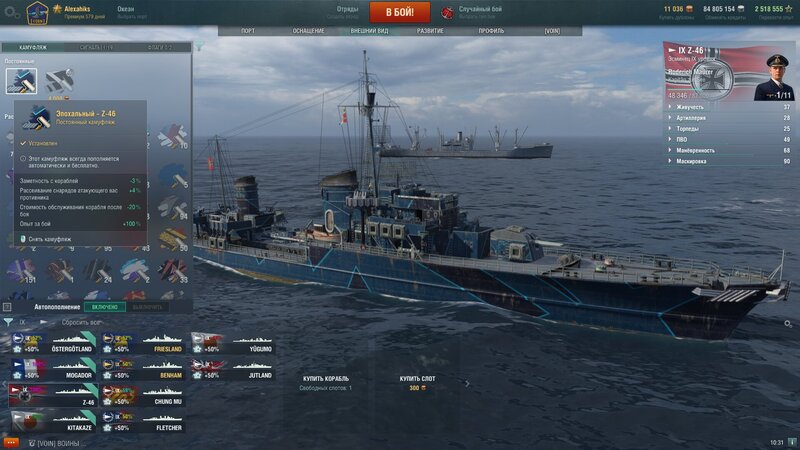The image size is (800, 450).
Task: Switch to the Сигналы tab
Action: click(x=96, y=47)
